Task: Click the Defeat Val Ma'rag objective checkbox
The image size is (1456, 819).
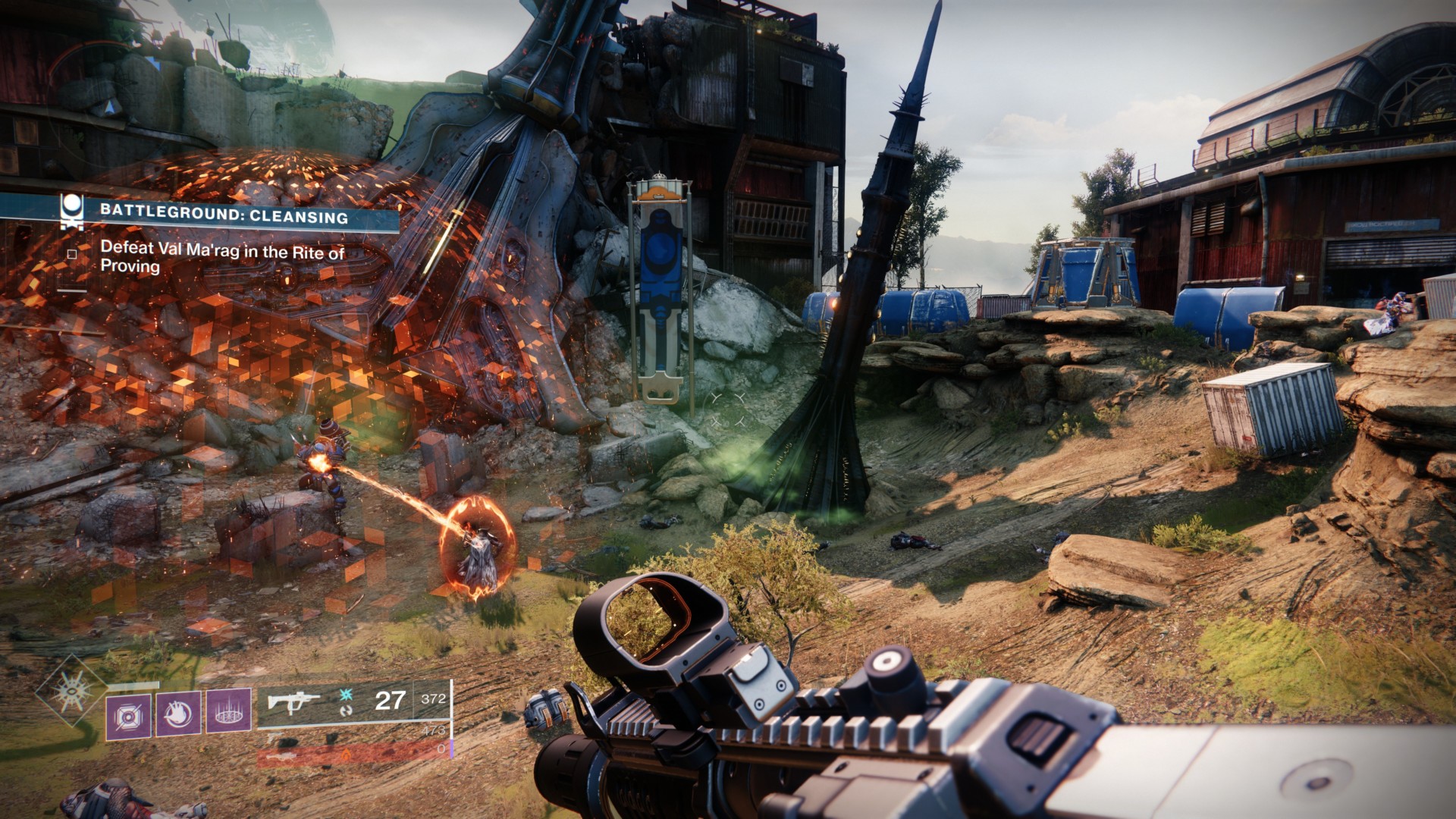Action: point(72,255)
